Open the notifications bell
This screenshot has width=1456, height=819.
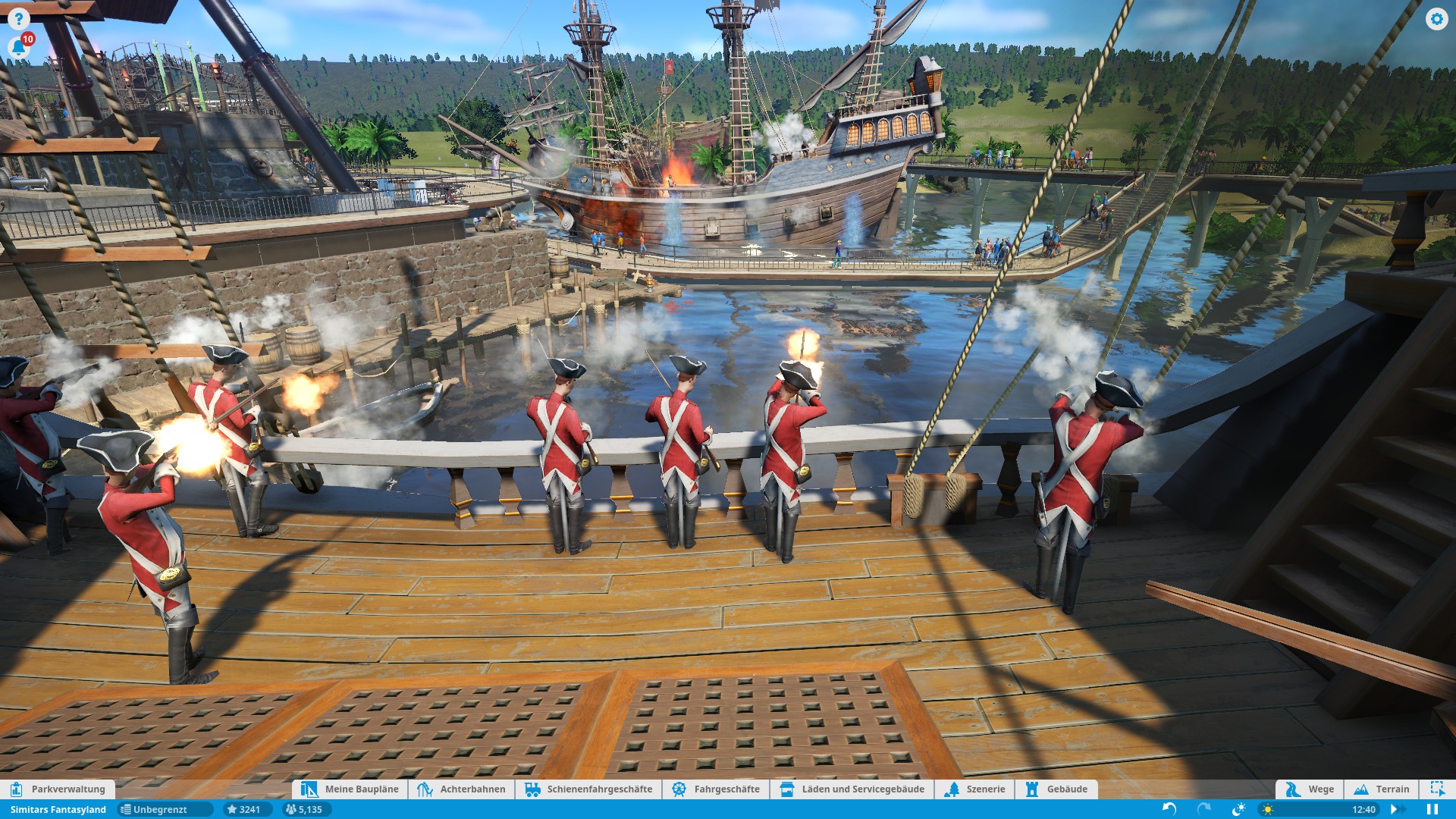18,48
